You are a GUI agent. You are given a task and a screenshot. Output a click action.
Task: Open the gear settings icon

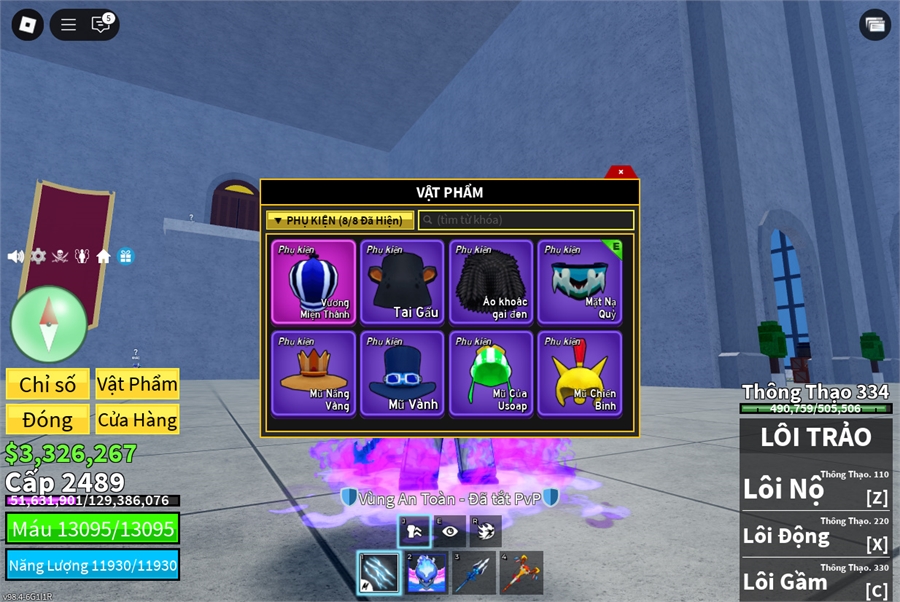tap(38, 256)
